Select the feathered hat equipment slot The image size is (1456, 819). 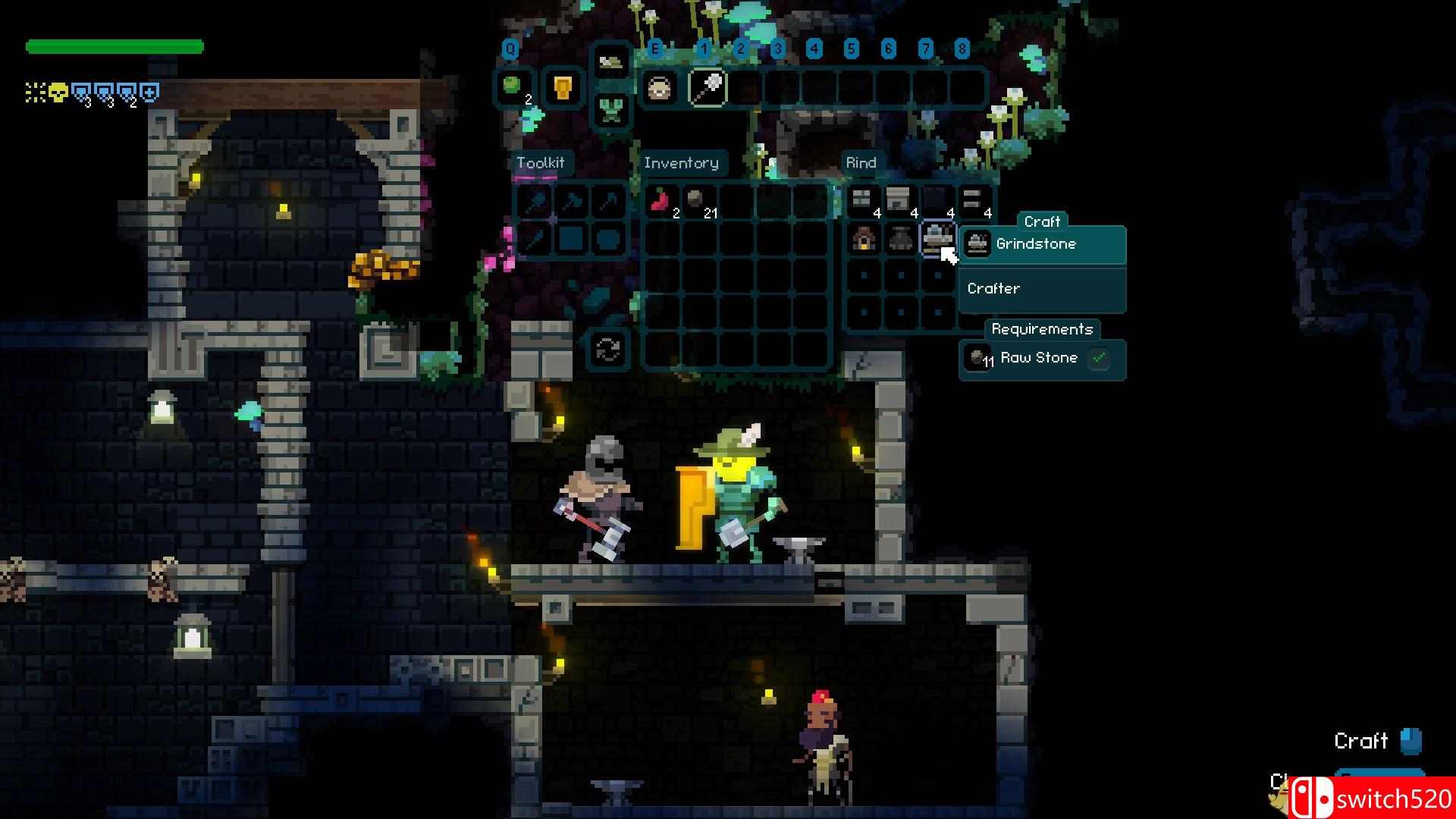coord(610,63)
